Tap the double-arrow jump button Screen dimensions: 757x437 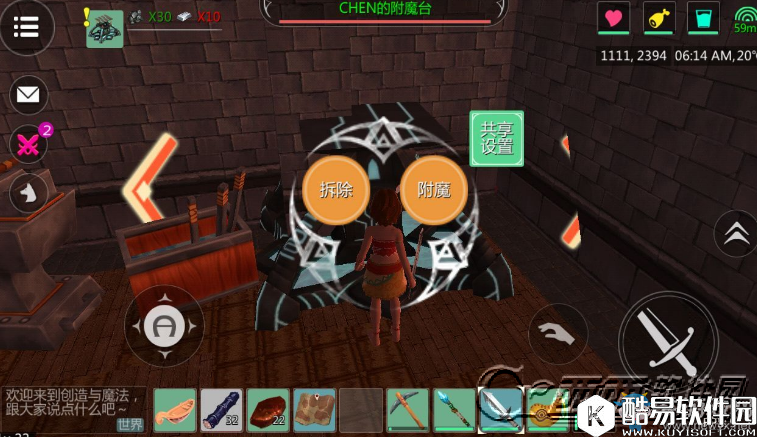click(x=736, y=232)
